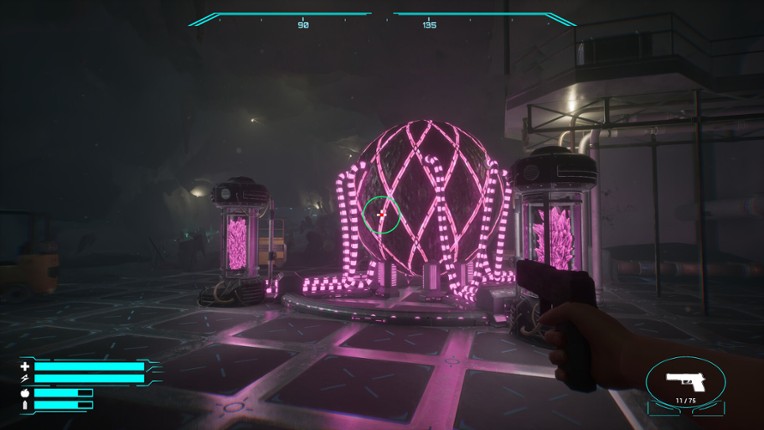Select the pistol weapon icon
Viewport: 764px width, 430px height.
[x=685, y=381]
